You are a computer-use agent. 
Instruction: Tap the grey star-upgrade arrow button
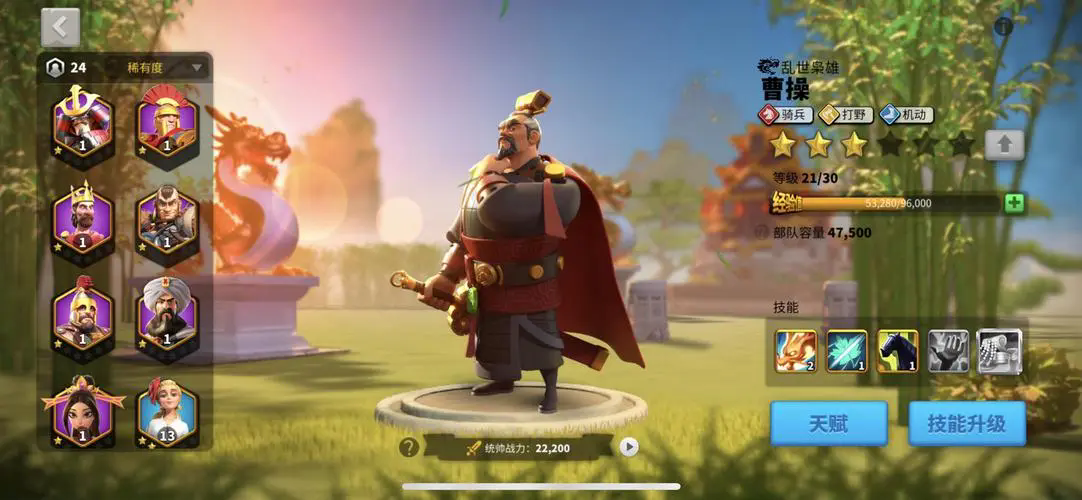coord(1004,145)
